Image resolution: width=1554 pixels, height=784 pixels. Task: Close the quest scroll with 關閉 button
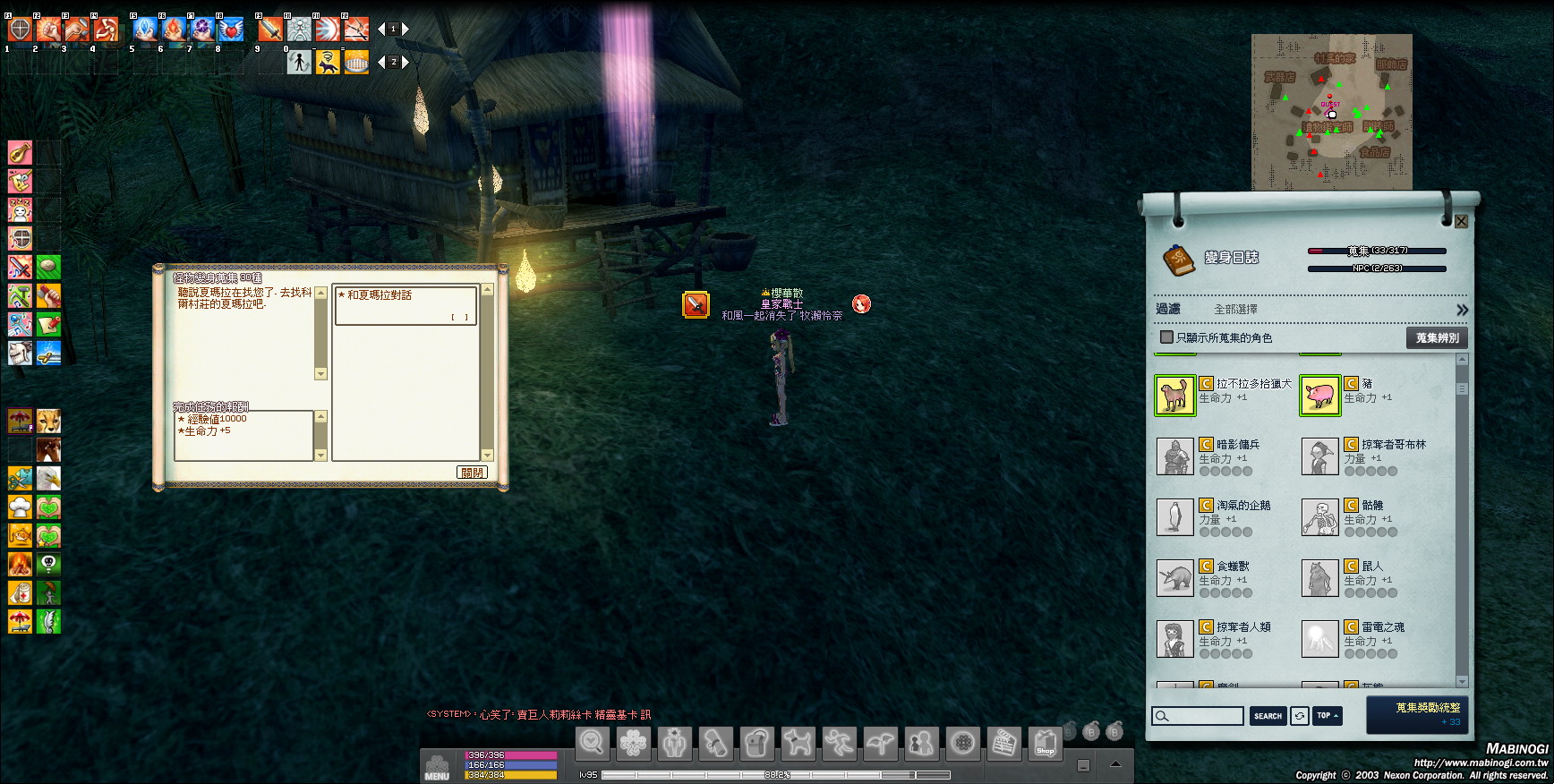coord(472,473)
